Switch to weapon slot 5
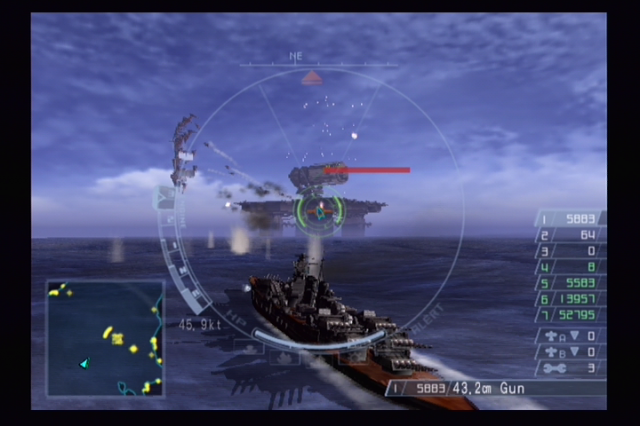Viewport: 640px width, 426px height. point(569,283)
